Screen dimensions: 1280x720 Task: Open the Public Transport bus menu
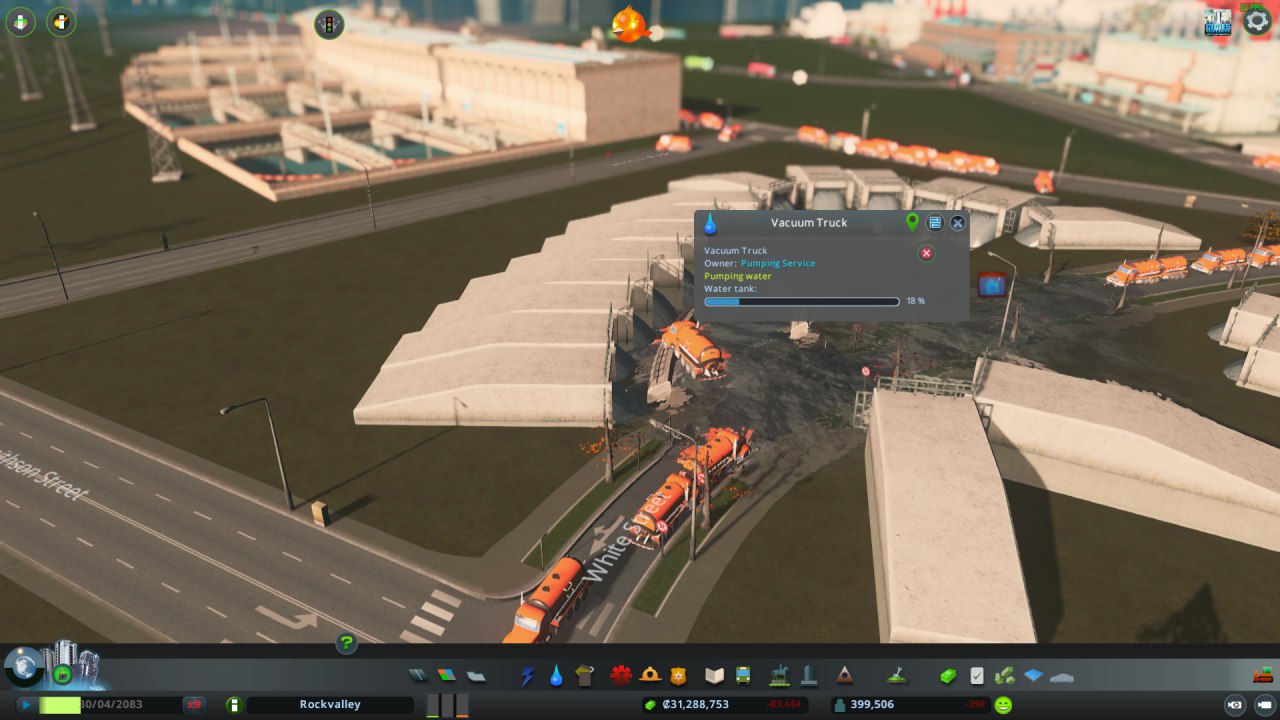743,676
